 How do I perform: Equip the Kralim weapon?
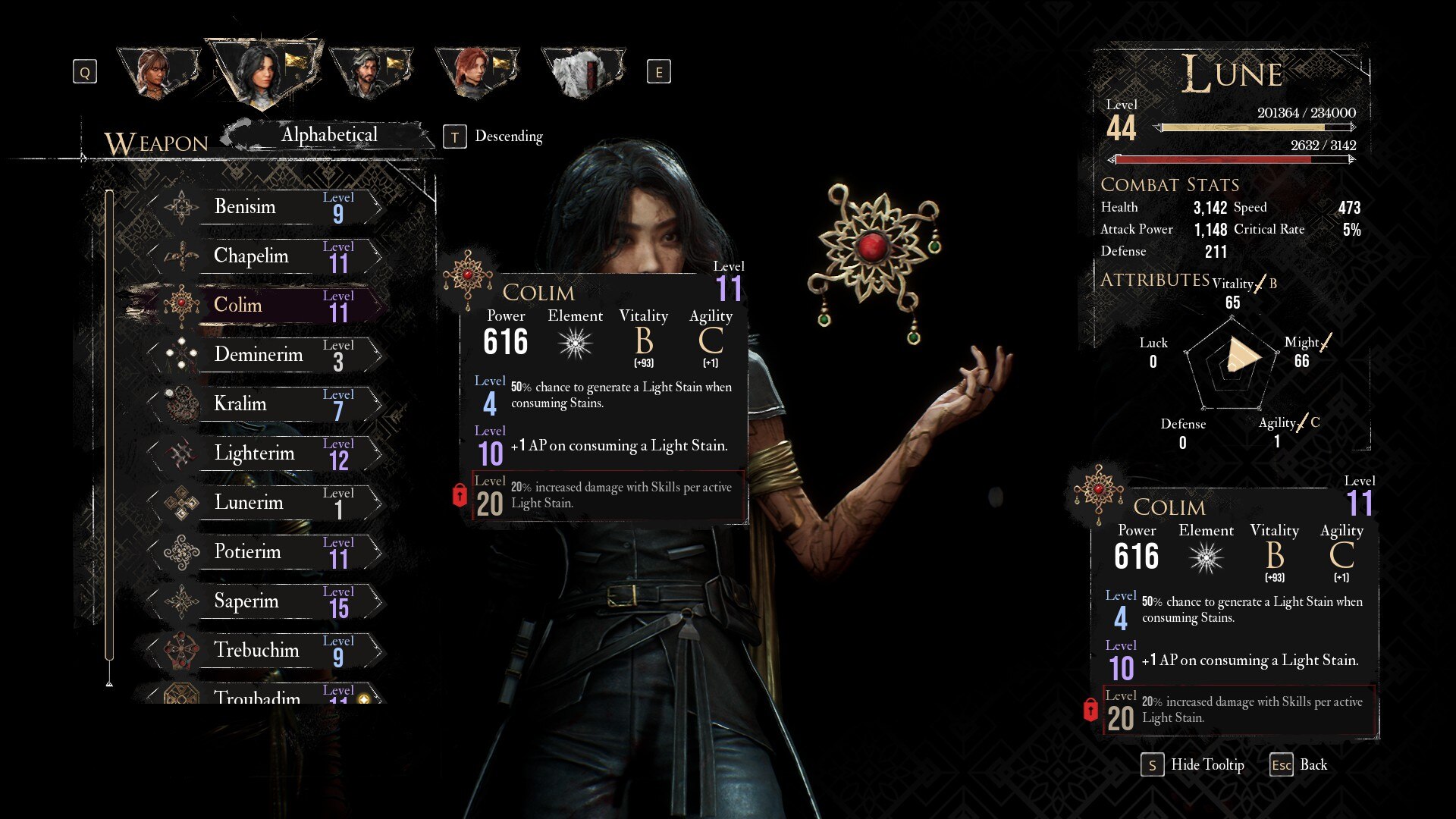coord(265,403)
